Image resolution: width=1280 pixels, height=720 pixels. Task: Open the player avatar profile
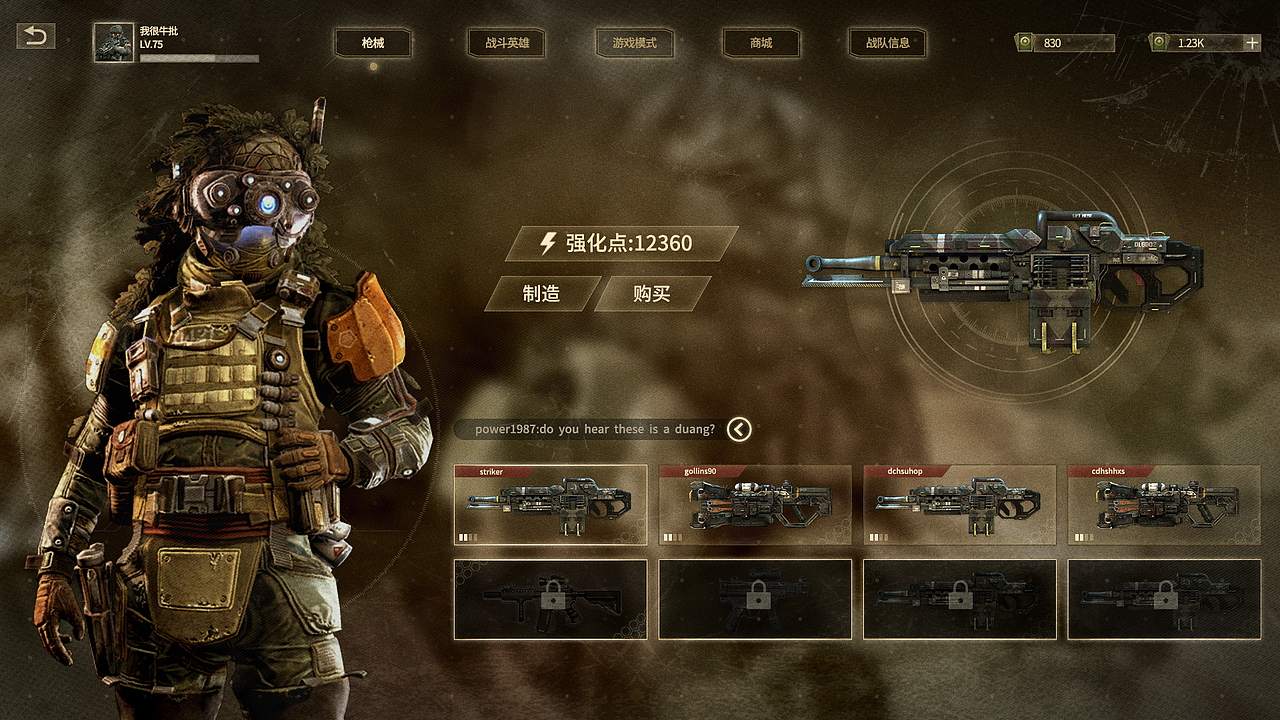[x=114, y=43]
